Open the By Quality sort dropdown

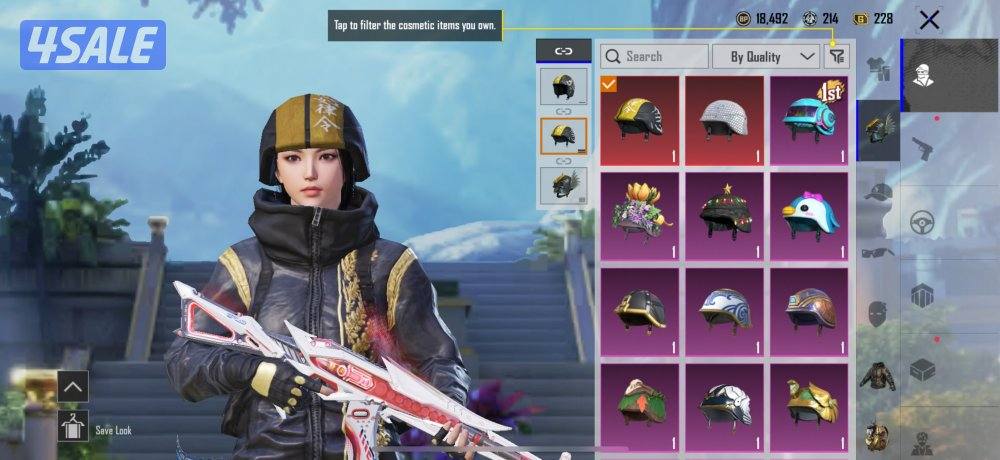pos(767,56)
